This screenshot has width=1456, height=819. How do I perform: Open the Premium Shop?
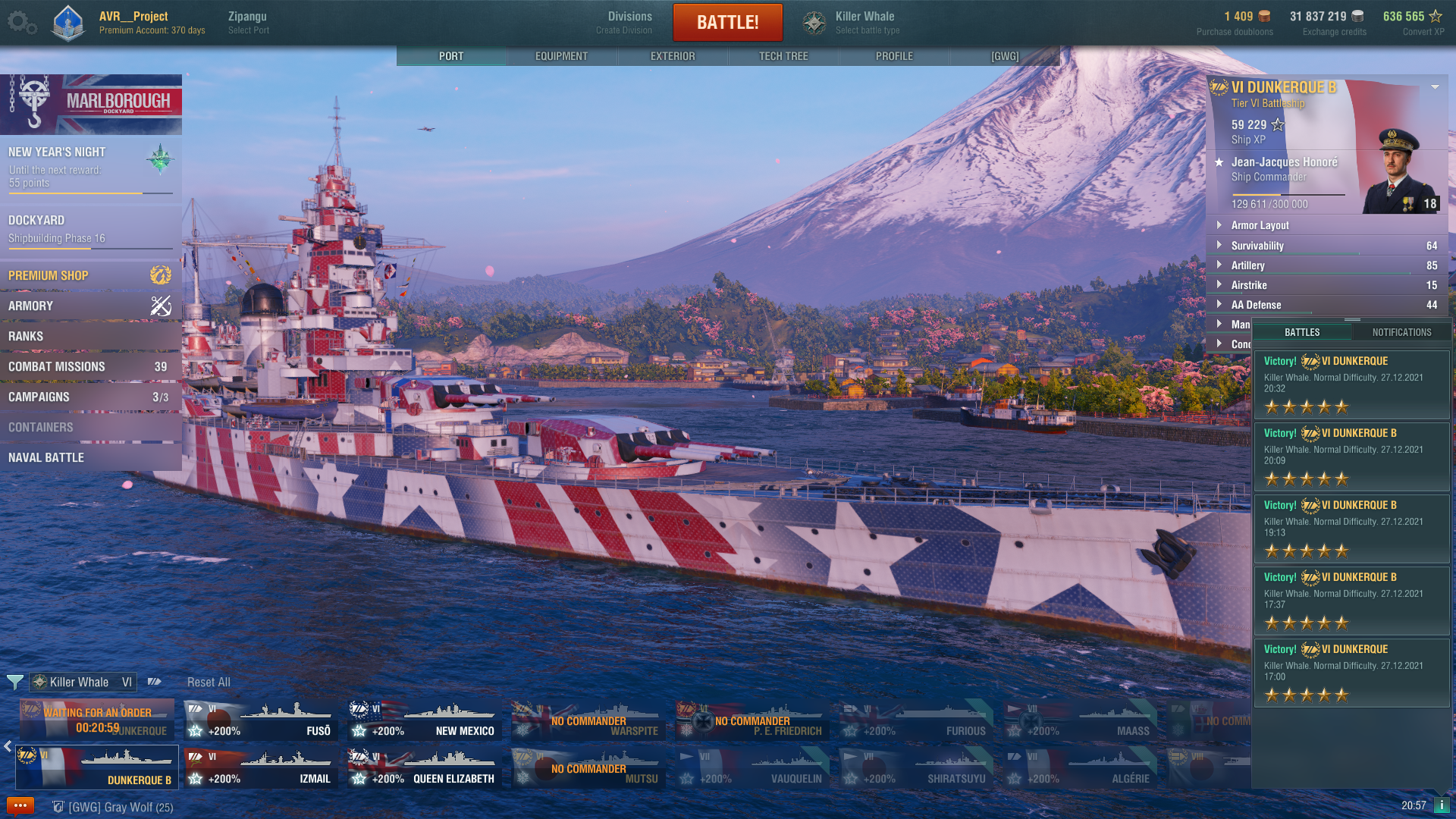(x=89, y=275)
